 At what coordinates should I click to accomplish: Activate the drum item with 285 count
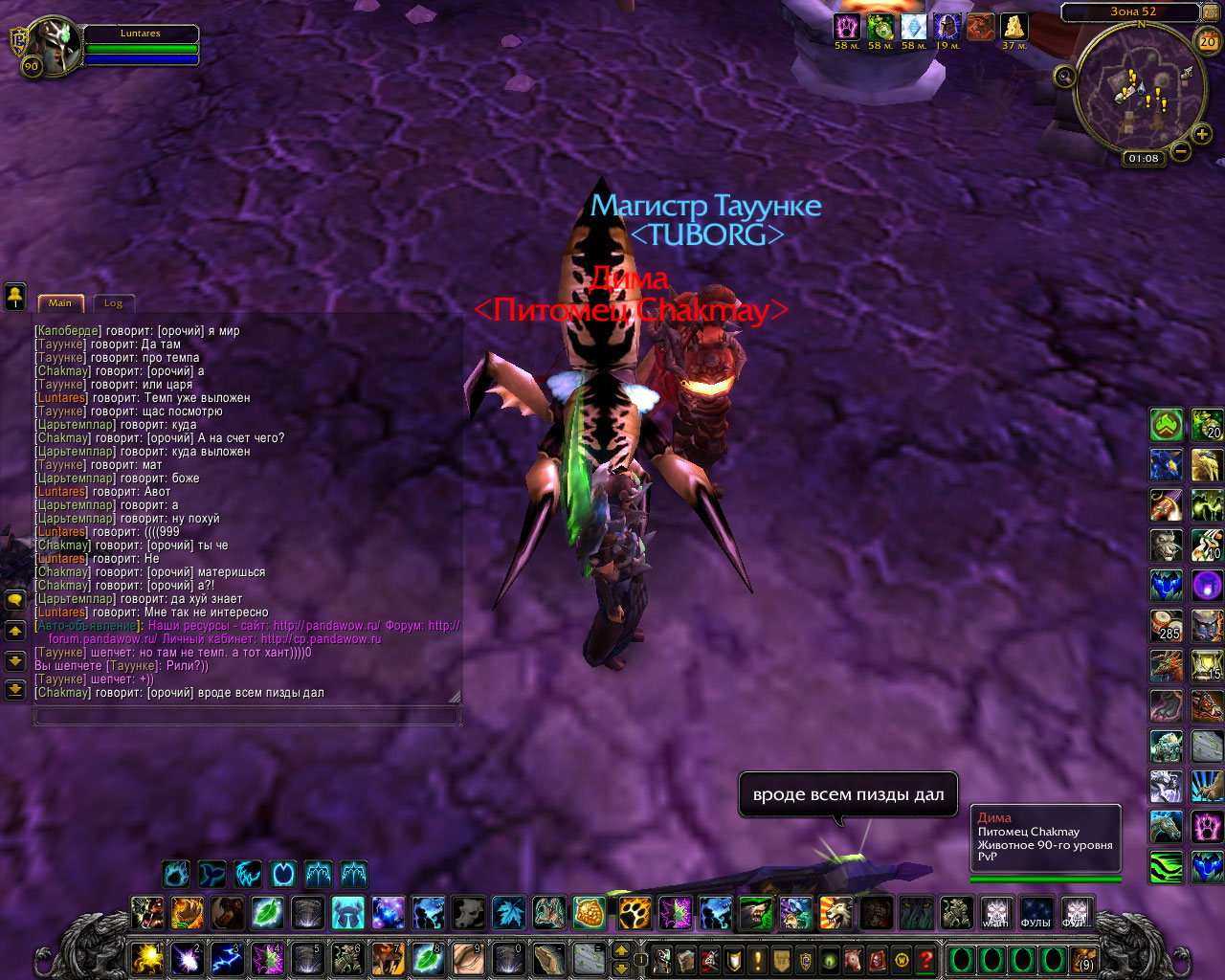point(1167,626)
